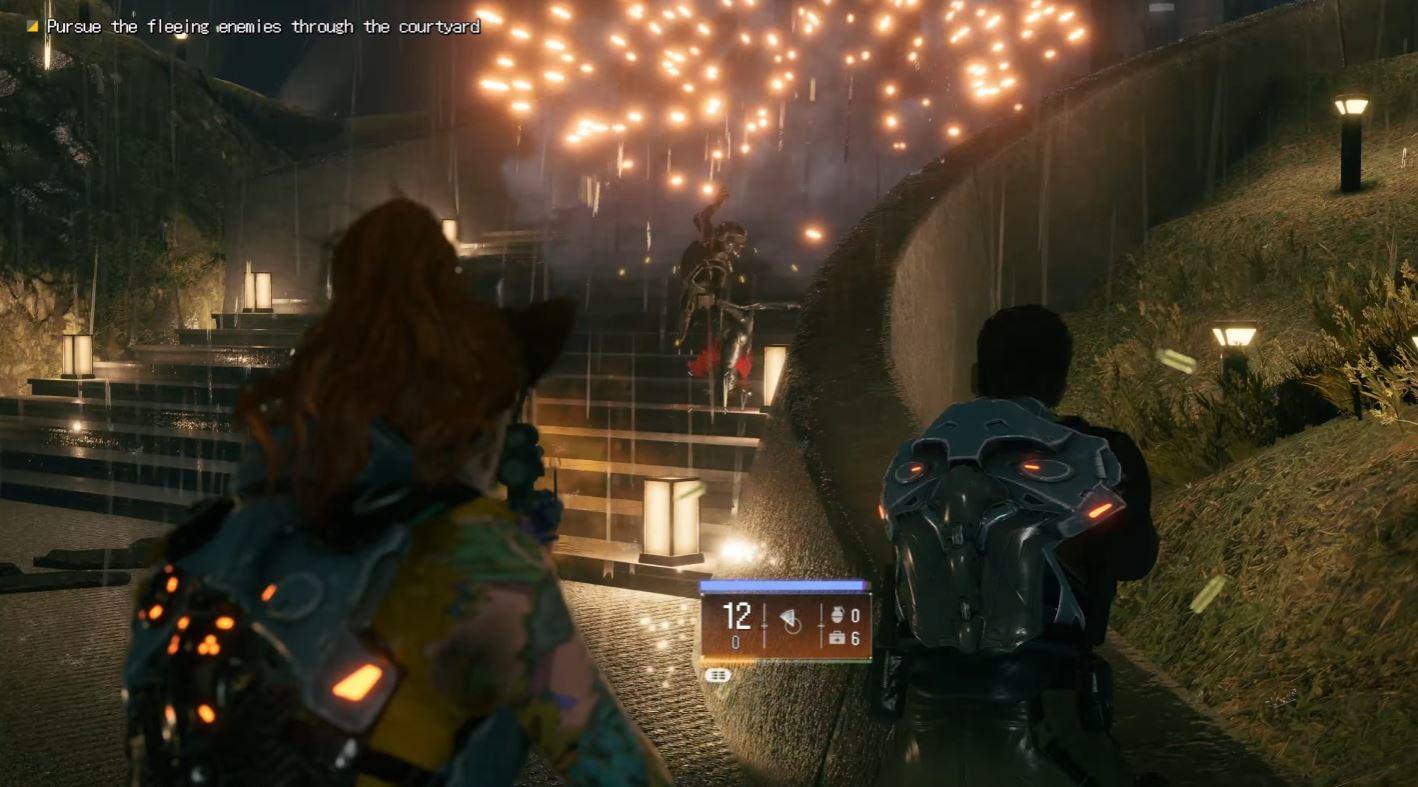Select the first-aid kit icon showing 6
This screenshot has height=787, width=1418.
point(838,639)
